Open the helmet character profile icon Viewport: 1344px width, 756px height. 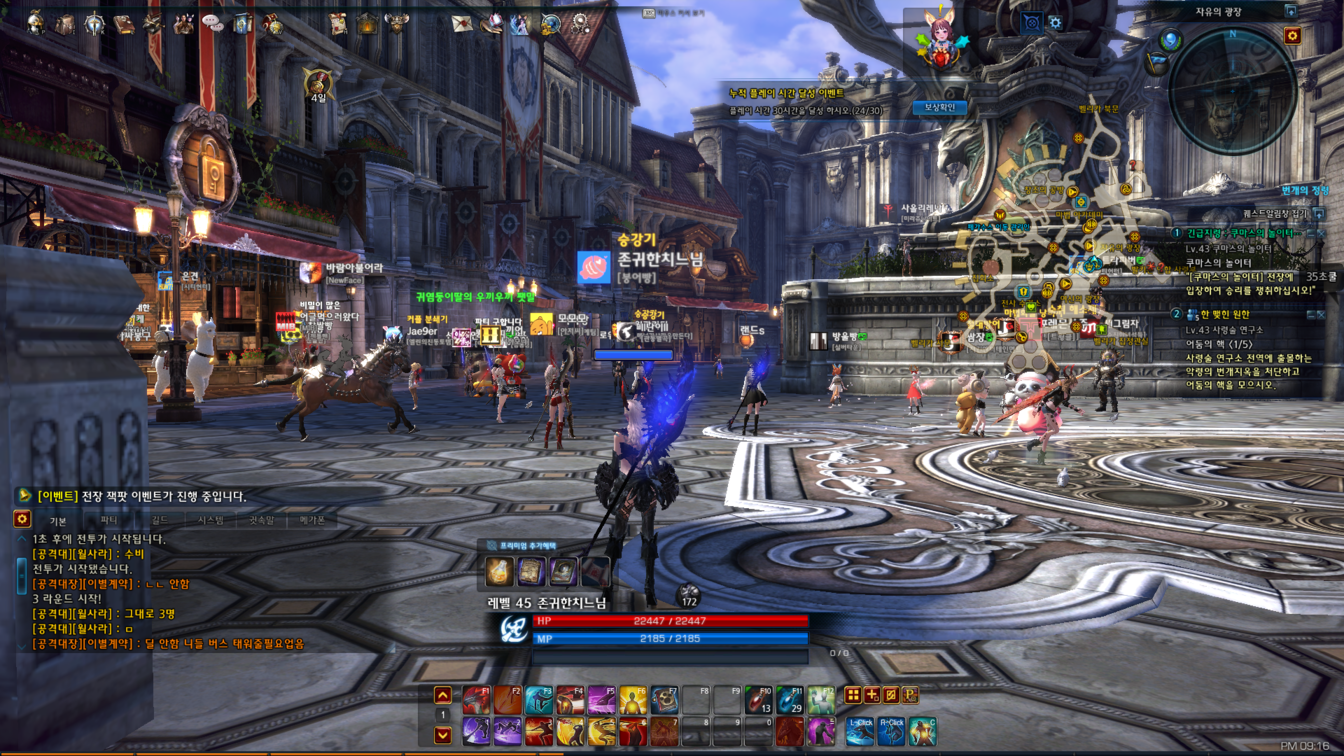pyautogui.click(x=35, y=22)
